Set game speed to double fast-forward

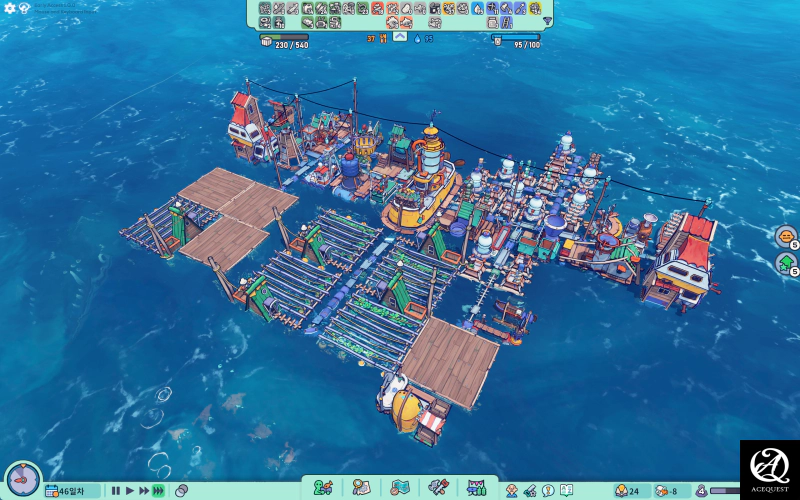click(144, 491)
